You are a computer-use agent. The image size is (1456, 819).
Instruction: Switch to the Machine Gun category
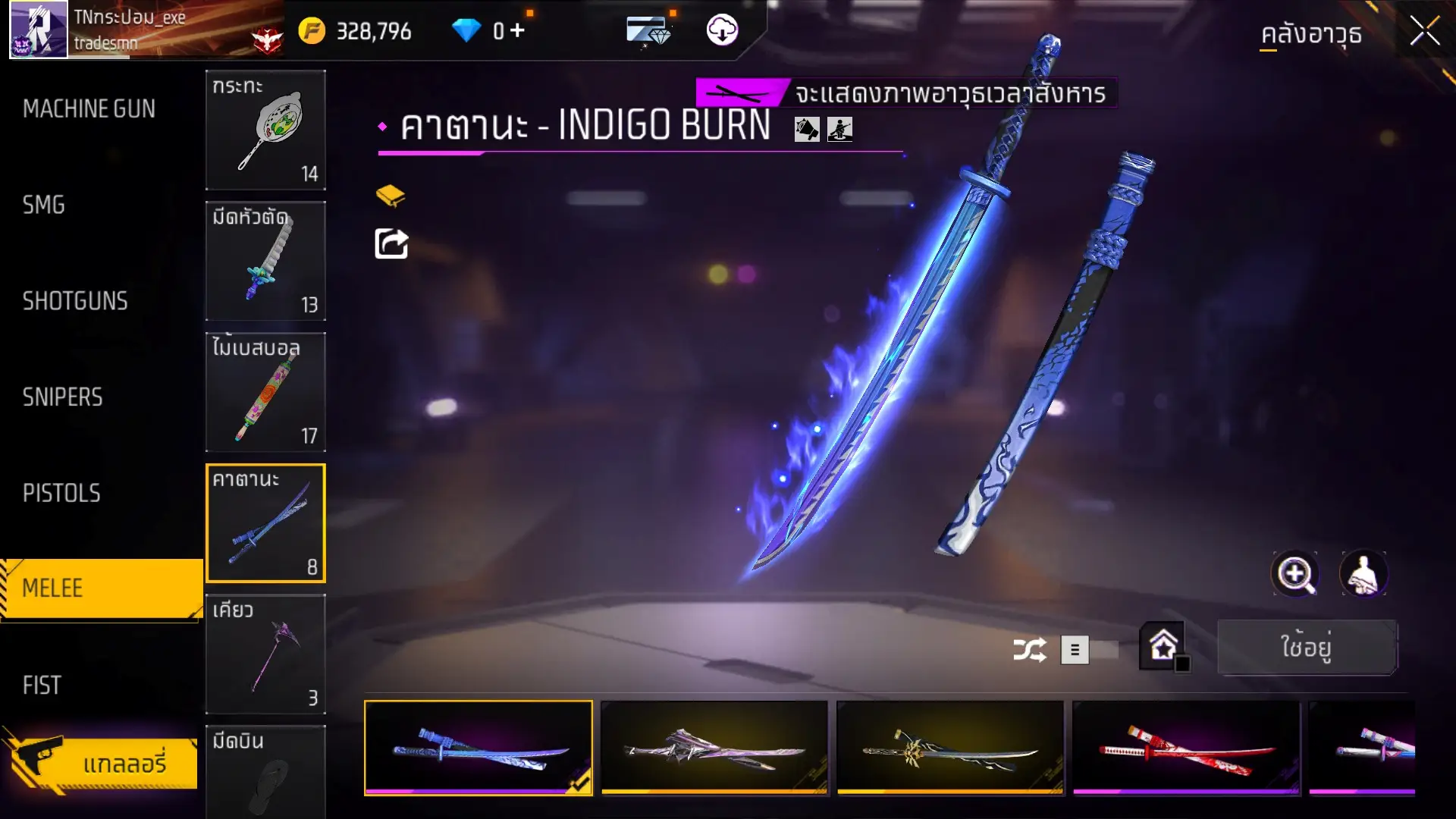89,109
